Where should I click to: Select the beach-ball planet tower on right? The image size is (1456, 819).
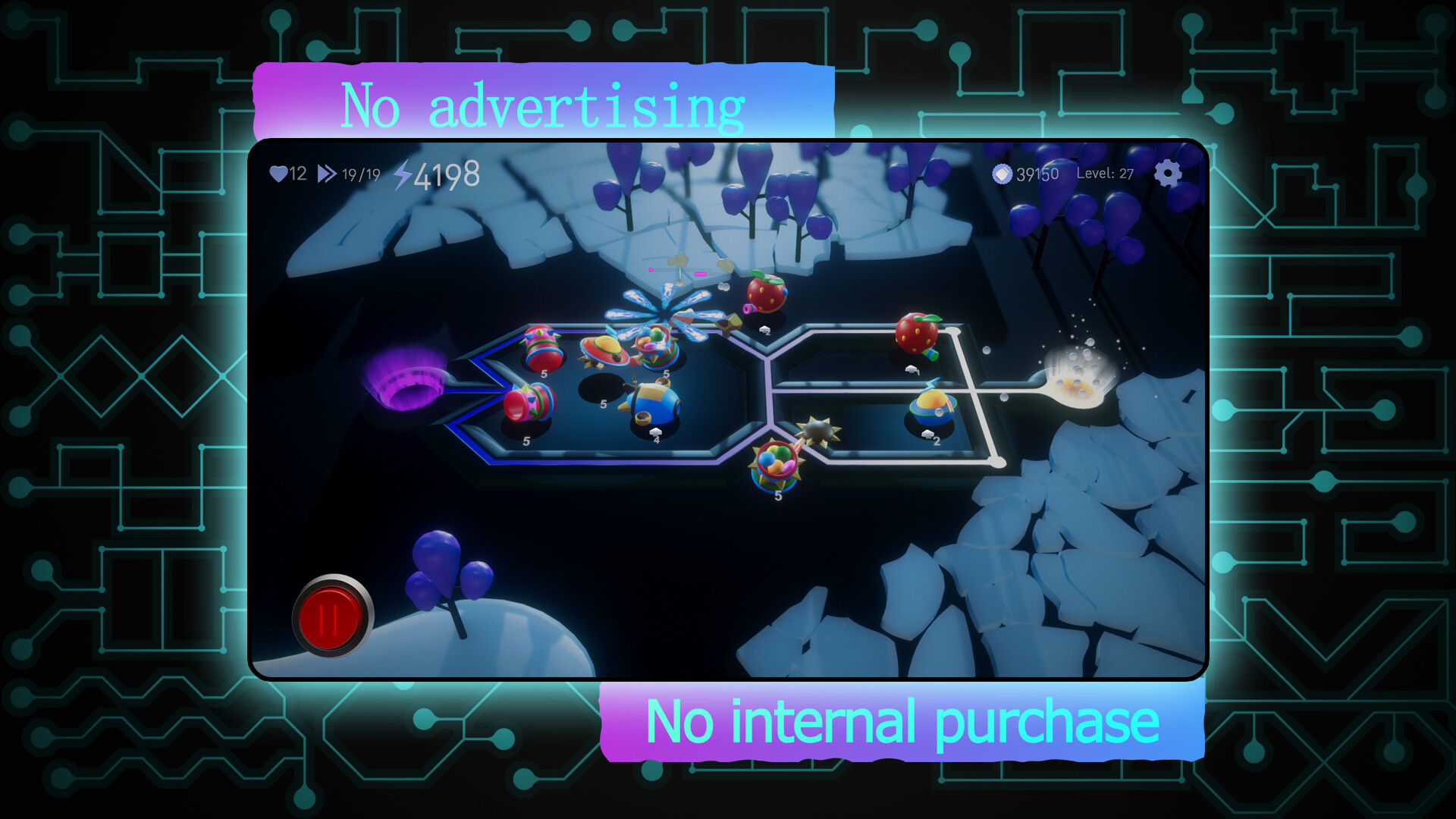tap(934, 406)
